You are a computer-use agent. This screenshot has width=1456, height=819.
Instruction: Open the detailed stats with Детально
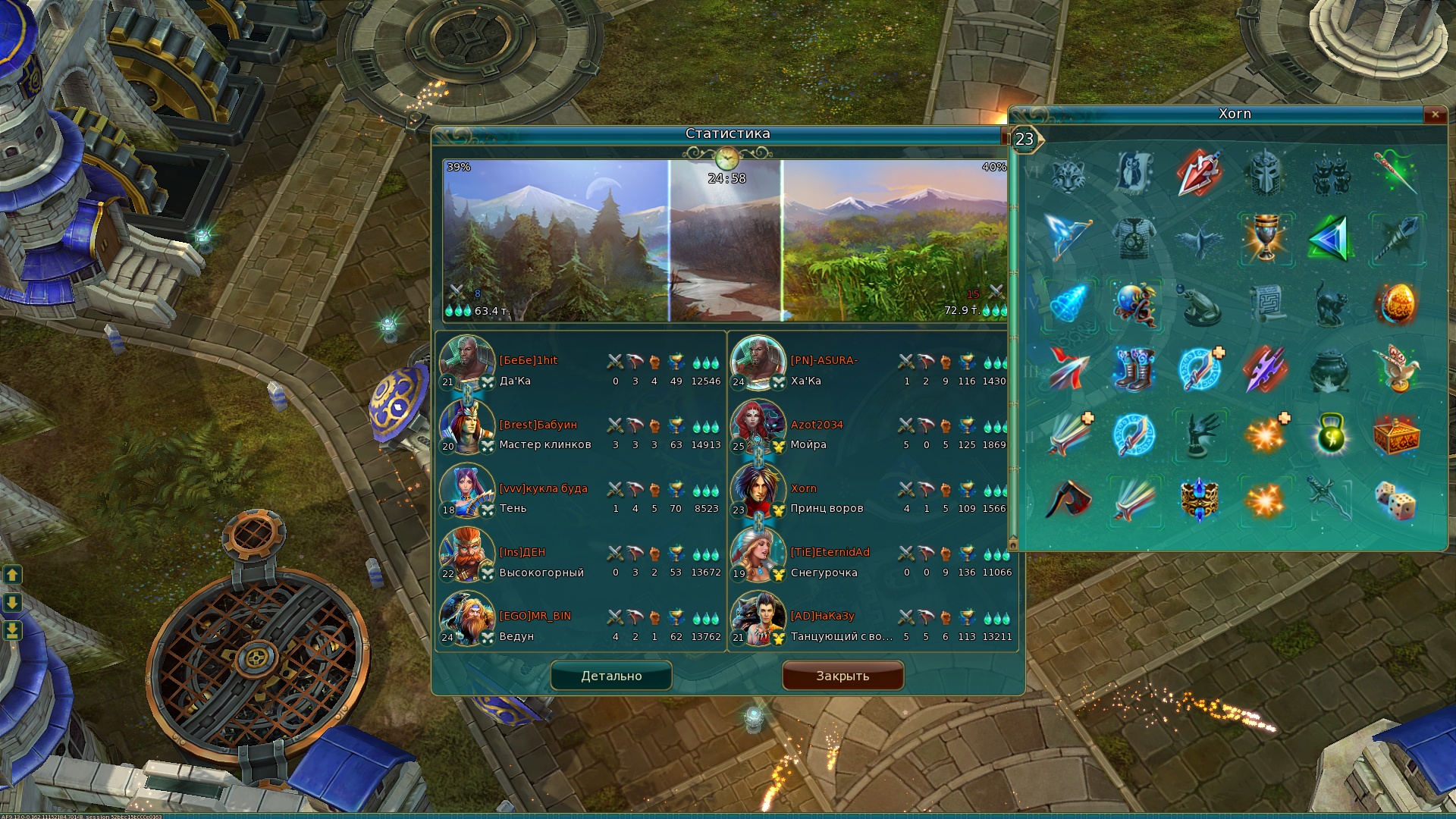tap(611, 676)
